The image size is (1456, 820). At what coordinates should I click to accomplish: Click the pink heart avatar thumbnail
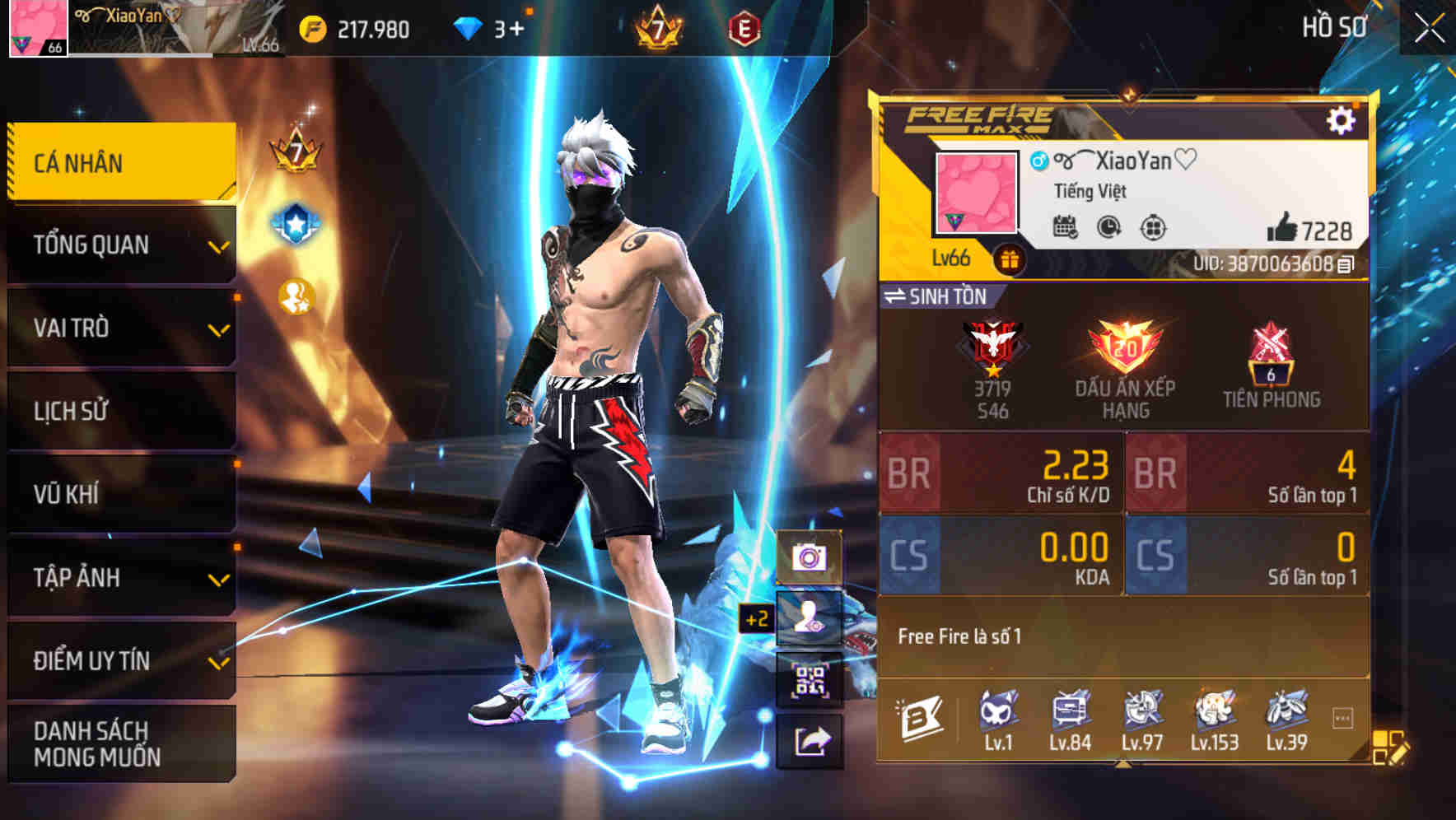tap(976, 191)
